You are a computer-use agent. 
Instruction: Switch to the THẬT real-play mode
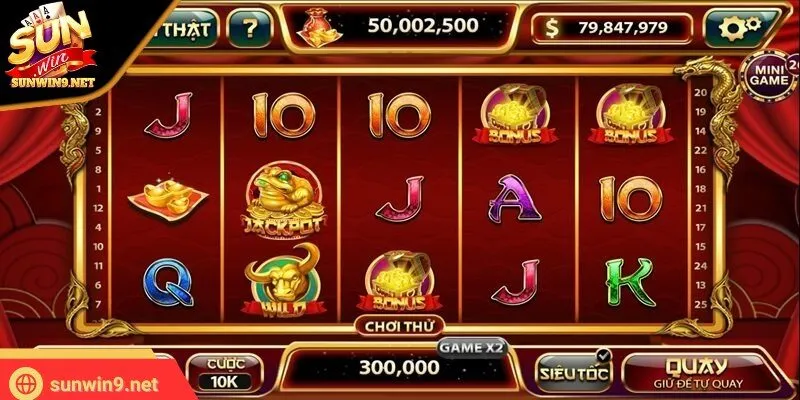(x=184, y=28)
